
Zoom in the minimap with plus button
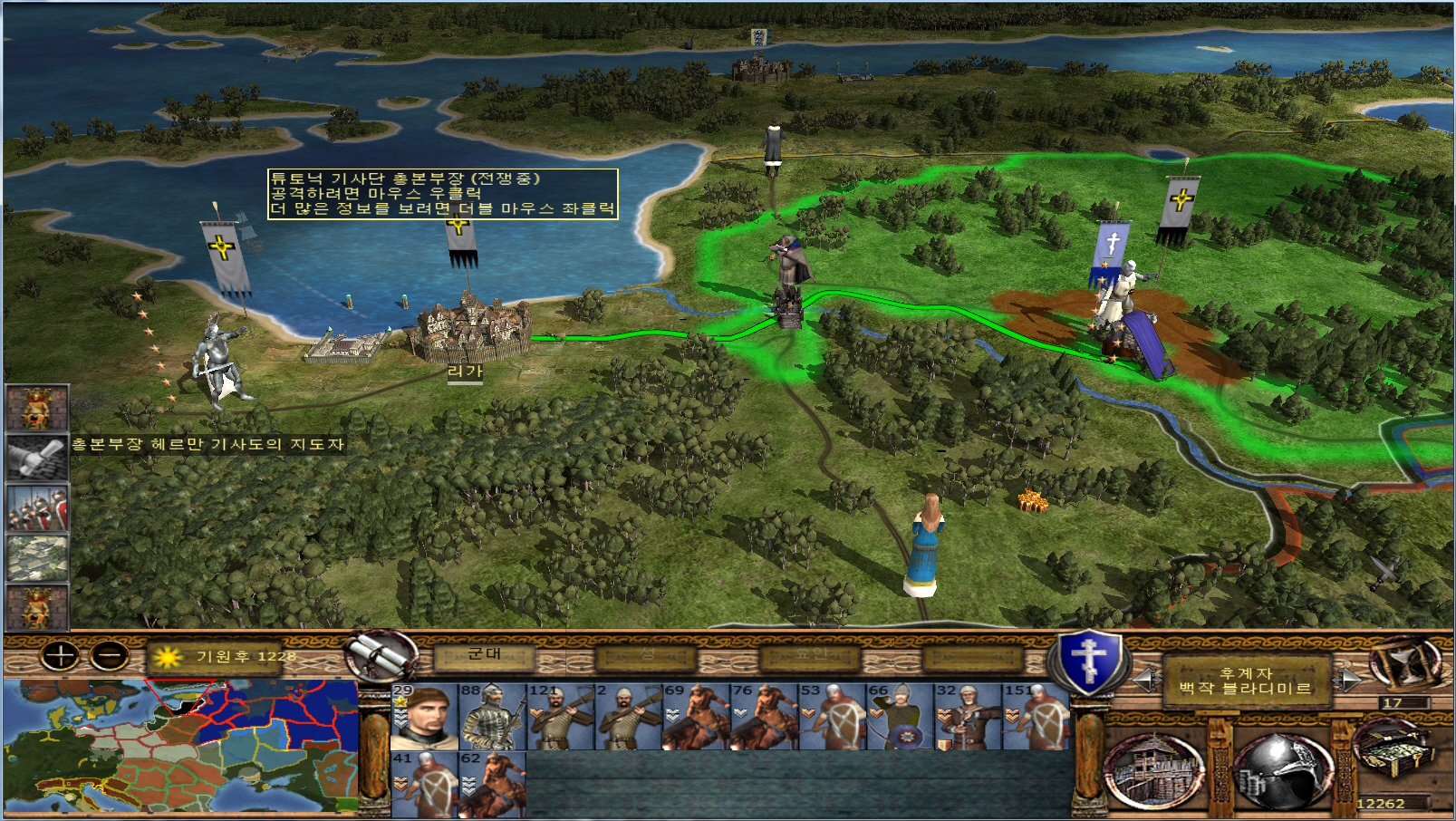tap(61, 655)
